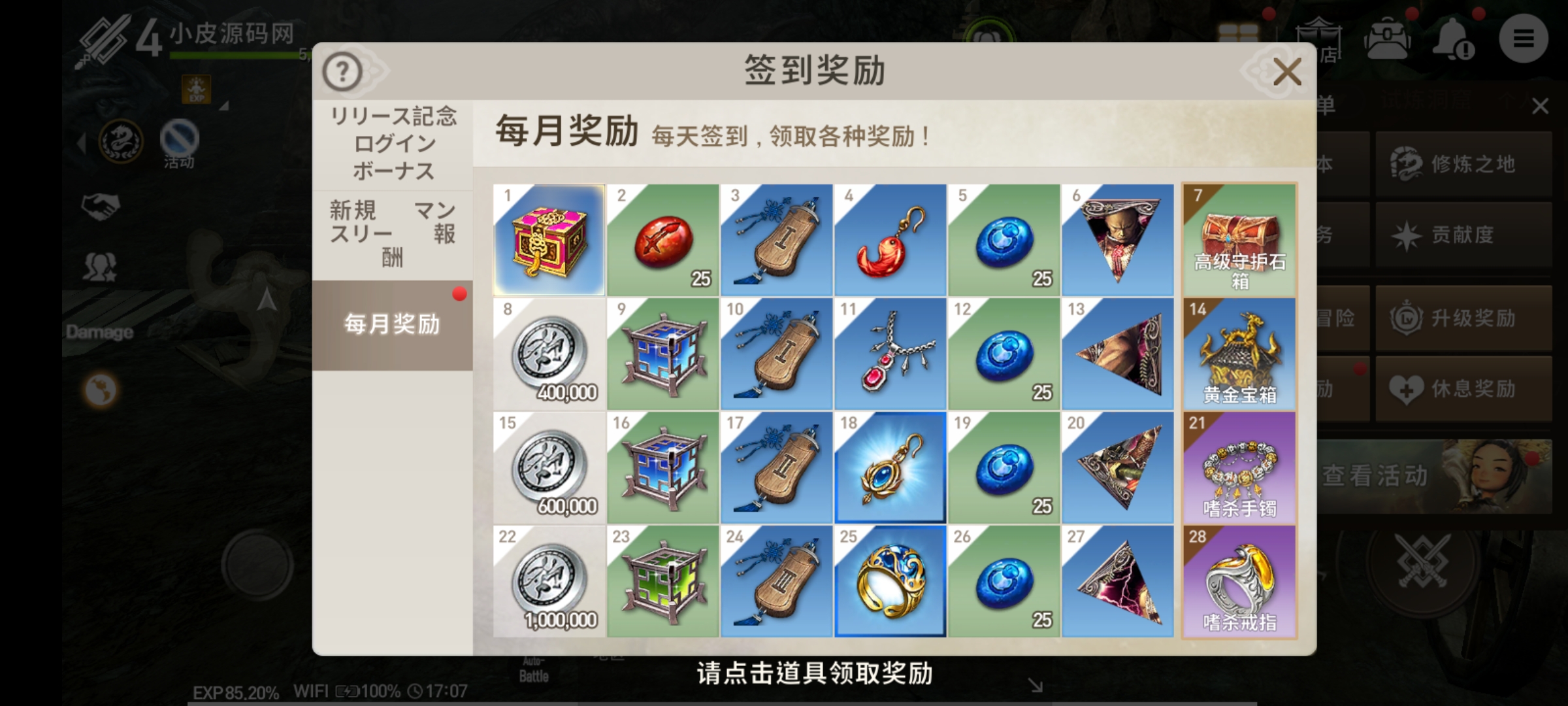
Task: Open the 新規スリーマン報酬 tab
Action: click(392, 232)
